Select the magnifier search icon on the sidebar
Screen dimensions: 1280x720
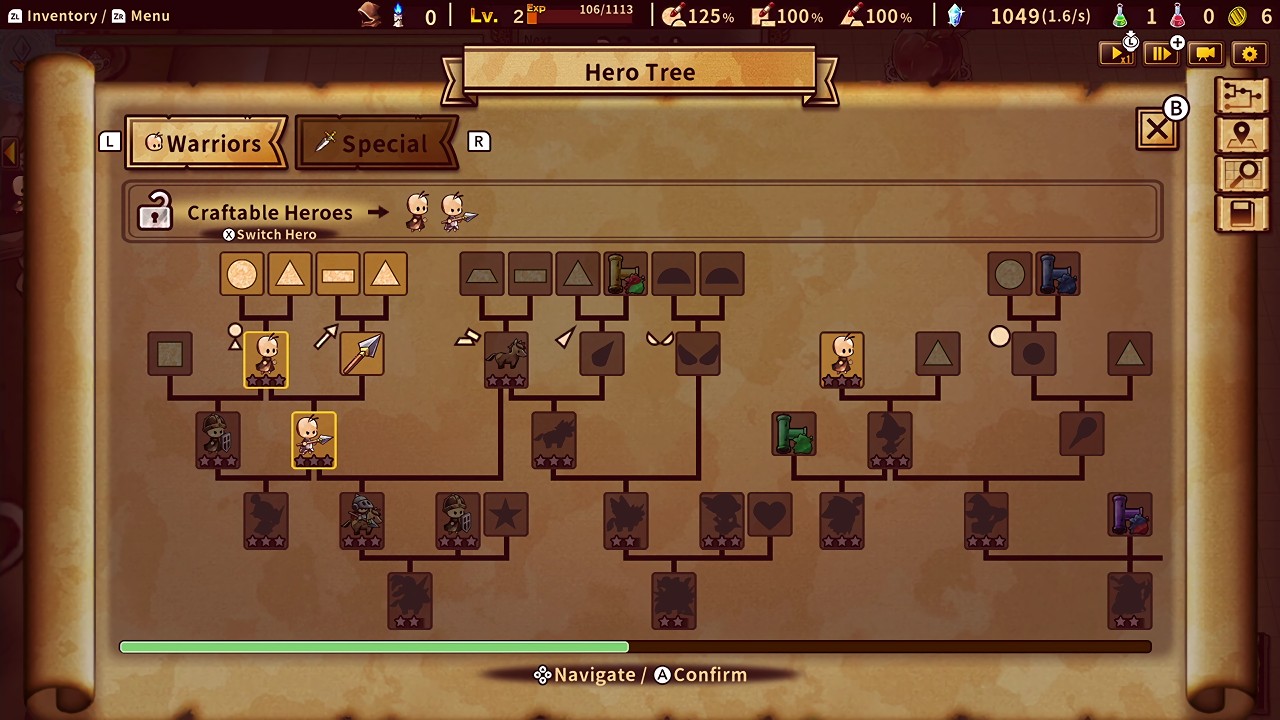pos(1242,174)
